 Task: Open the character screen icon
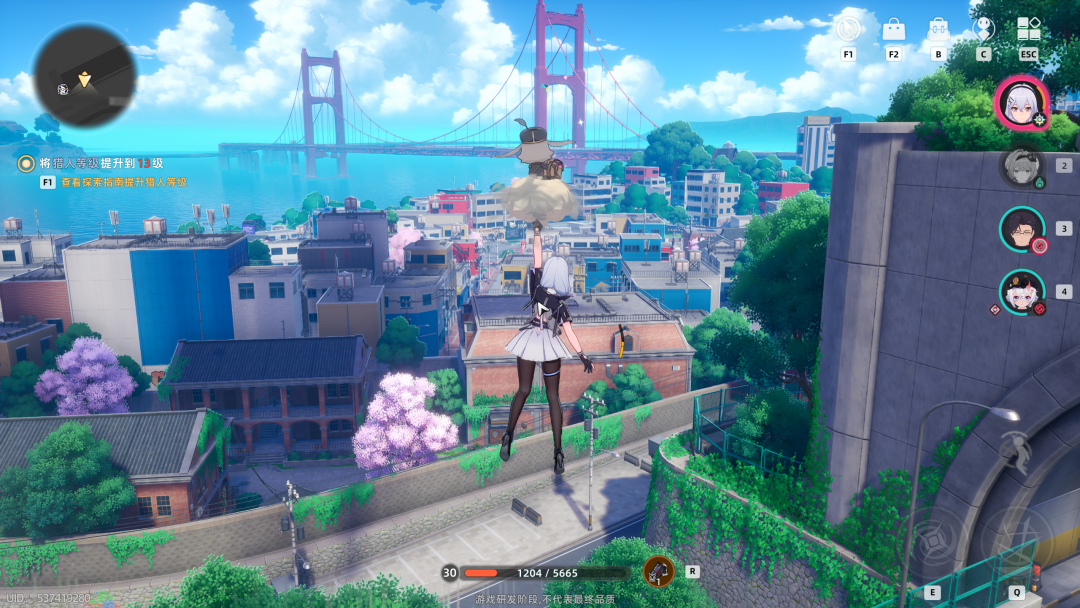pyautogui.click(x=983, y=30)
